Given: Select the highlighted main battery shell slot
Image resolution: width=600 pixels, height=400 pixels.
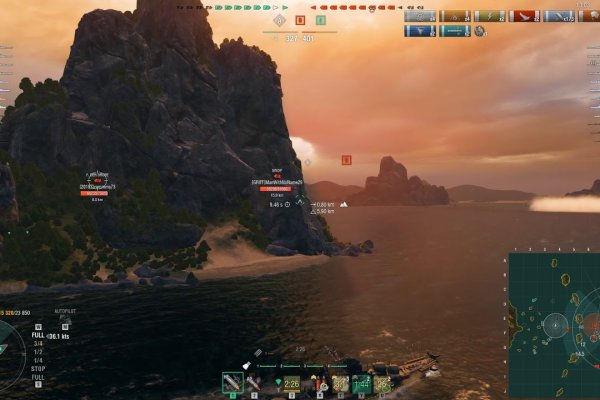Looking at the screenshot, I should [232, 382].
